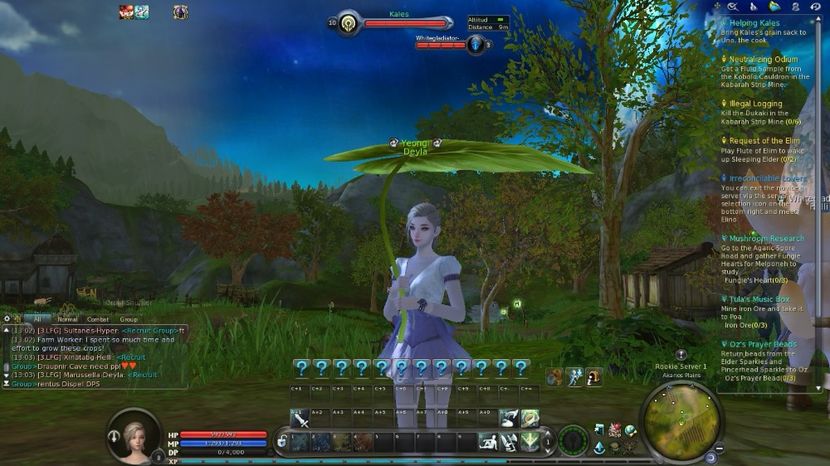Use the sitting rest skill icon
The height and width of the screenshot is (466, 830).
coord(488,440)
